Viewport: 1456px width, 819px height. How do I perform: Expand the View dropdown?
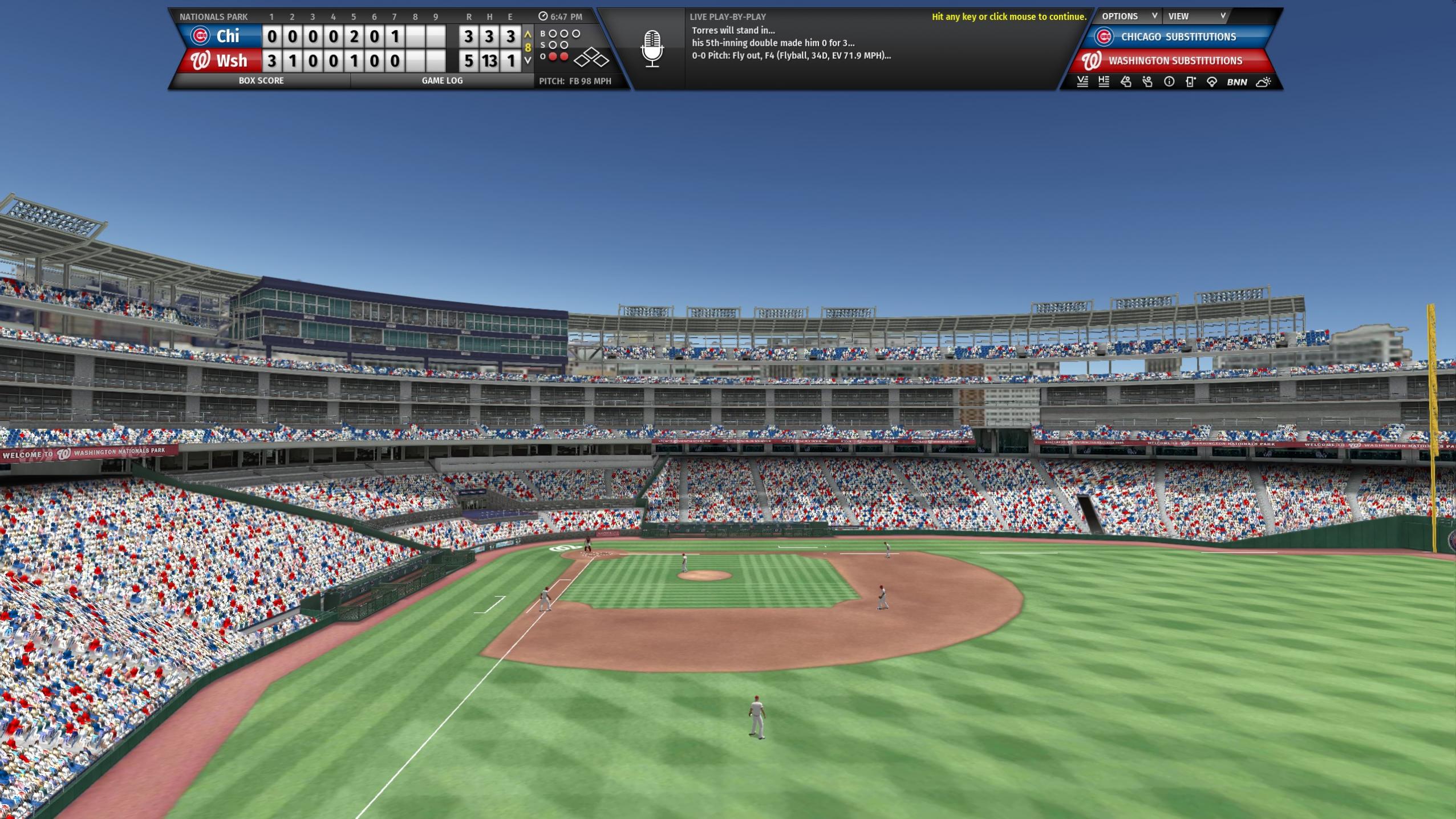1196,17
